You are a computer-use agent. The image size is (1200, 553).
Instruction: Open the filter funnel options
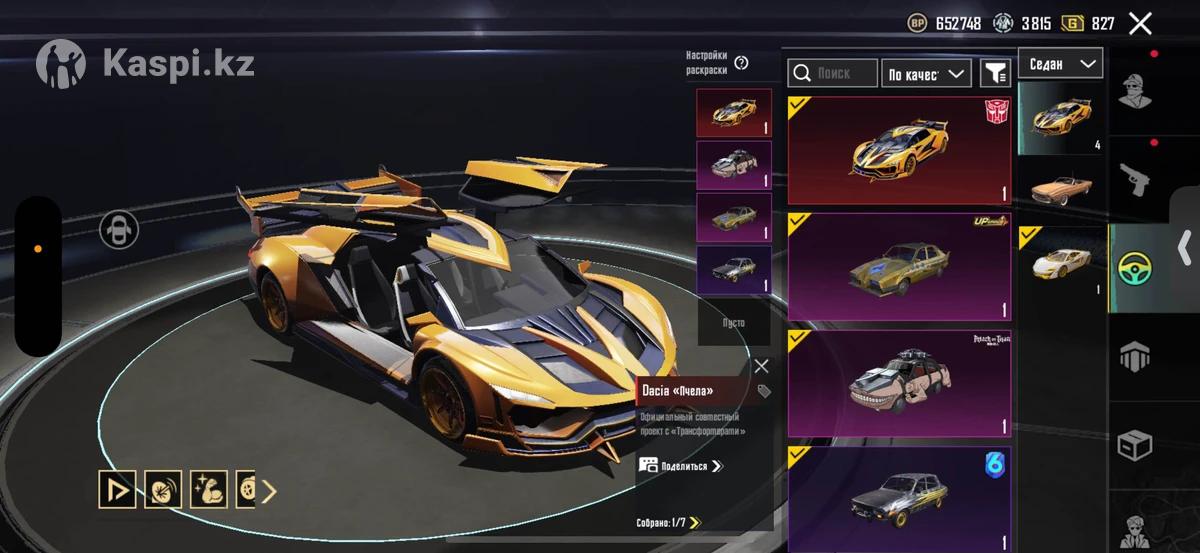995,73
